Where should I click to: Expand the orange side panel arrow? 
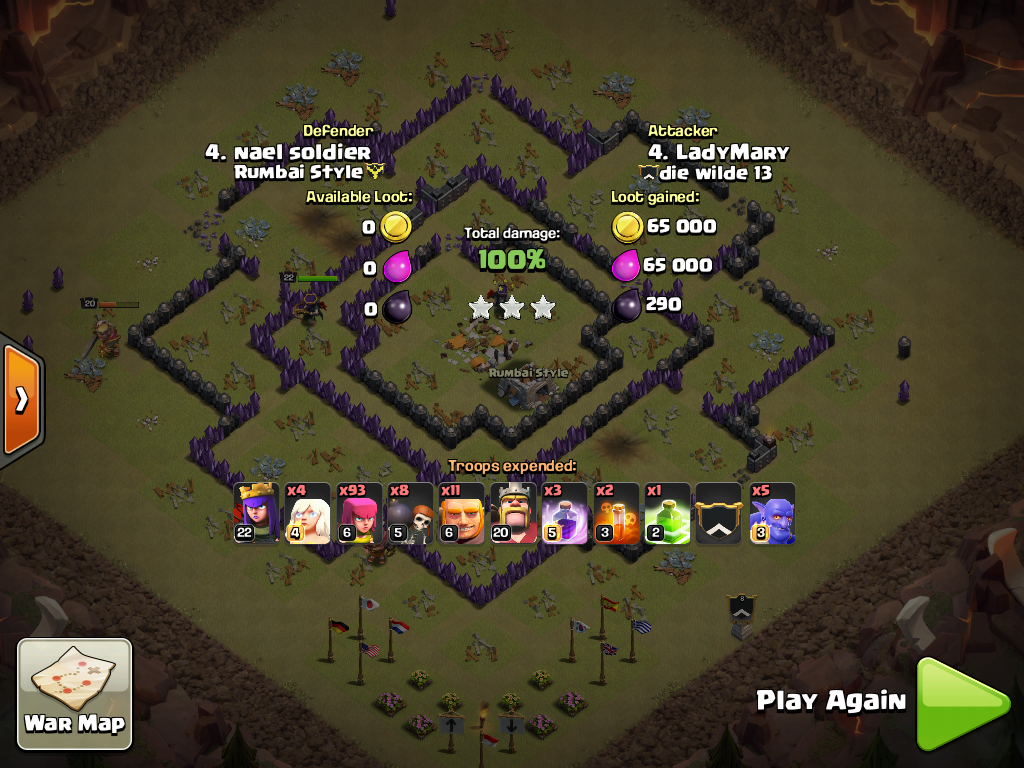pyautogui.click(x=20, y=400)
